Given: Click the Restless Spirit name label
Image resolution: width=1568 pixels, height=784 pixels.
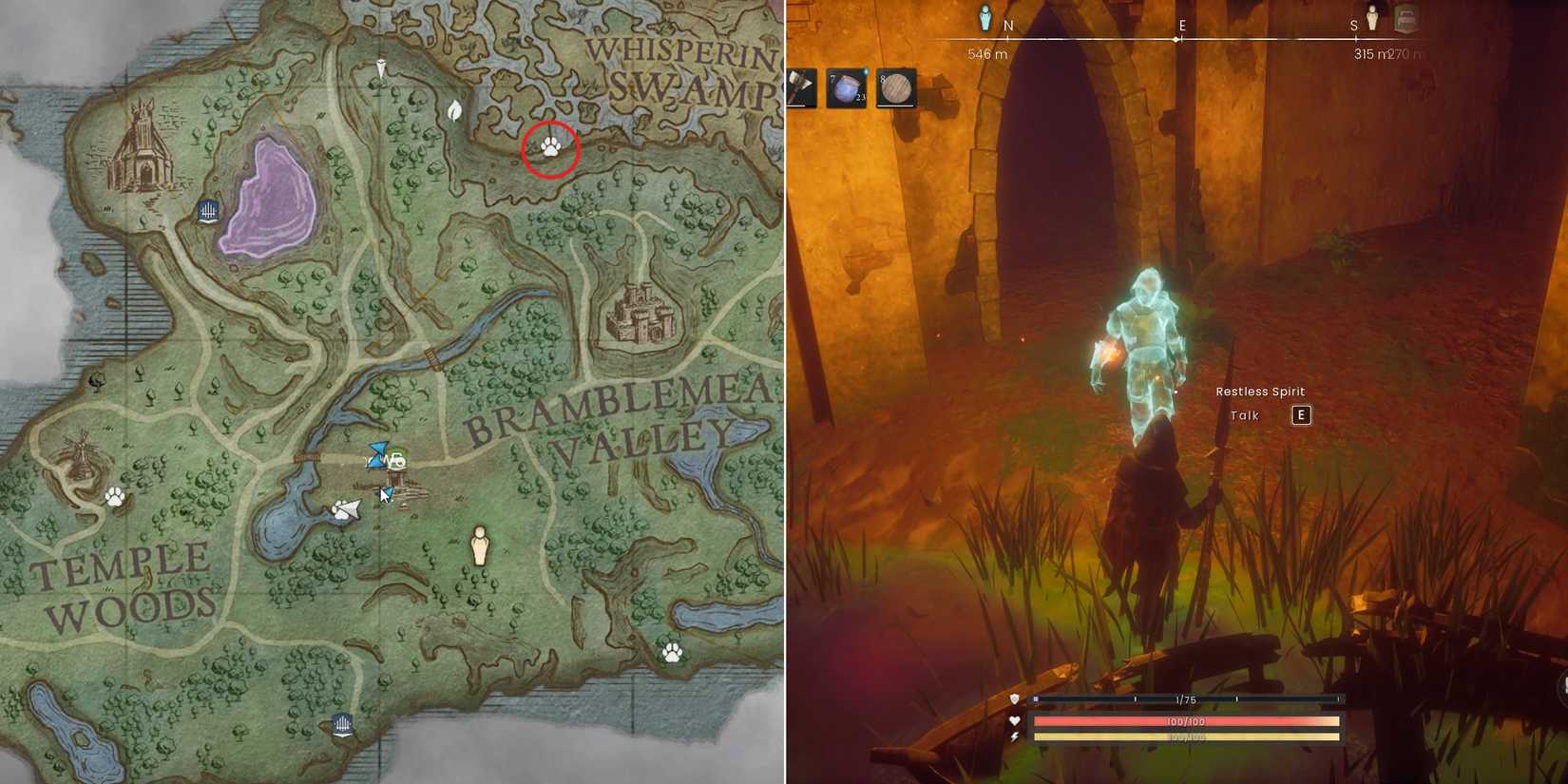Looking at the screenshot, I should click(1260, 391).
